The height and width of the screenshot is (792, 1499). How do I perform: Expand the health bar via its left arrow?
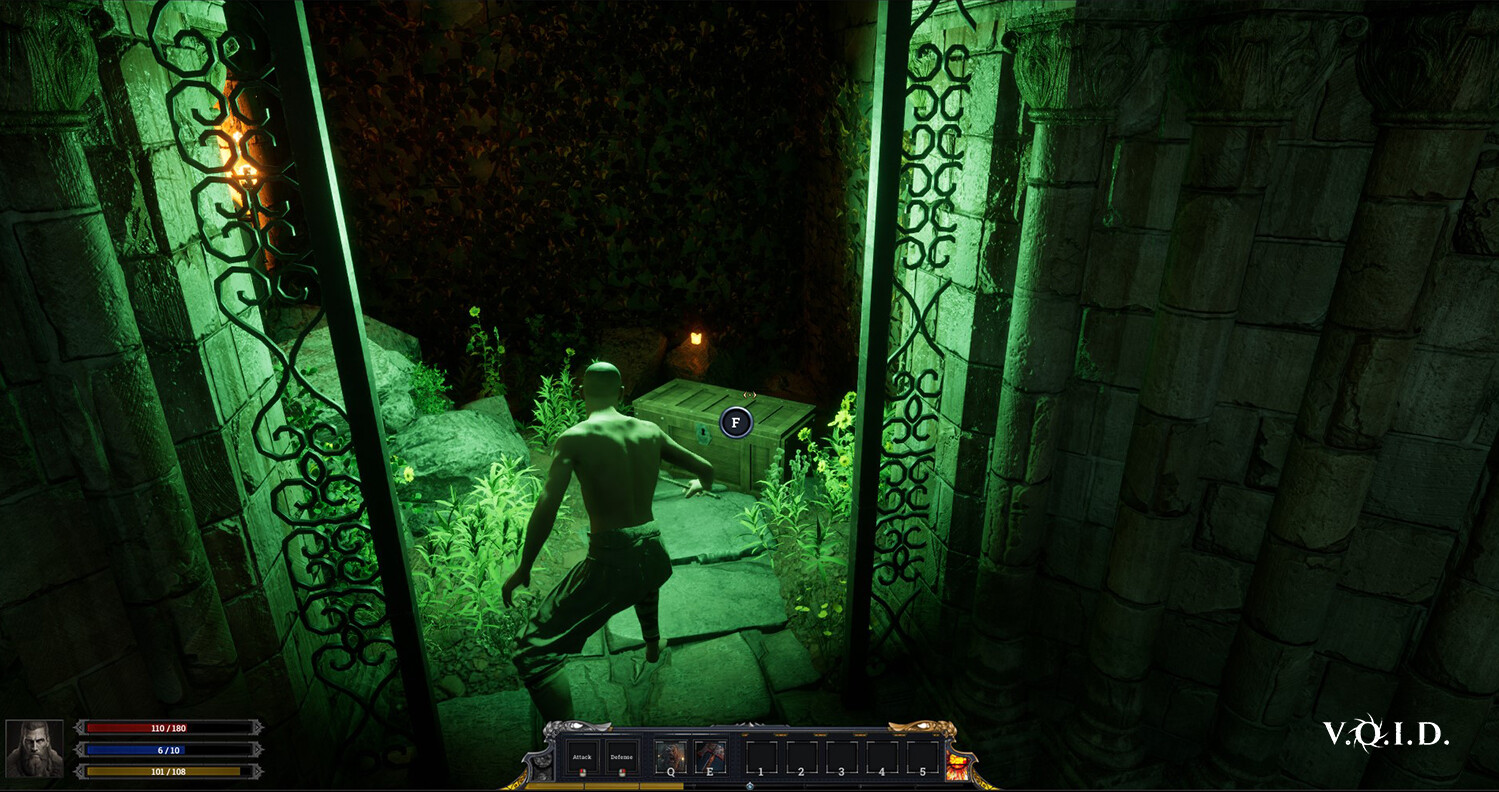(79, 727)
